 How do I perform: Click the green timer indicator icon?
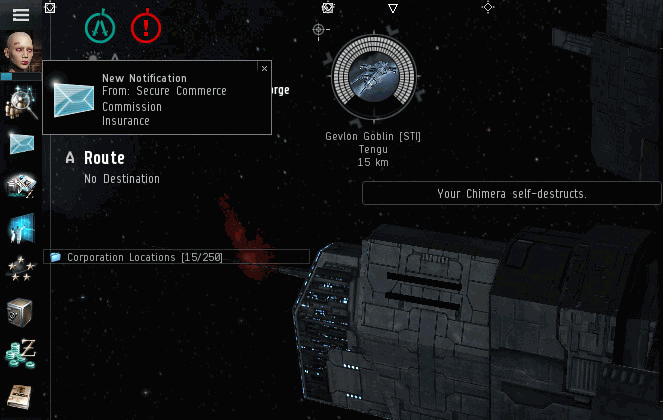coord(100,27)
